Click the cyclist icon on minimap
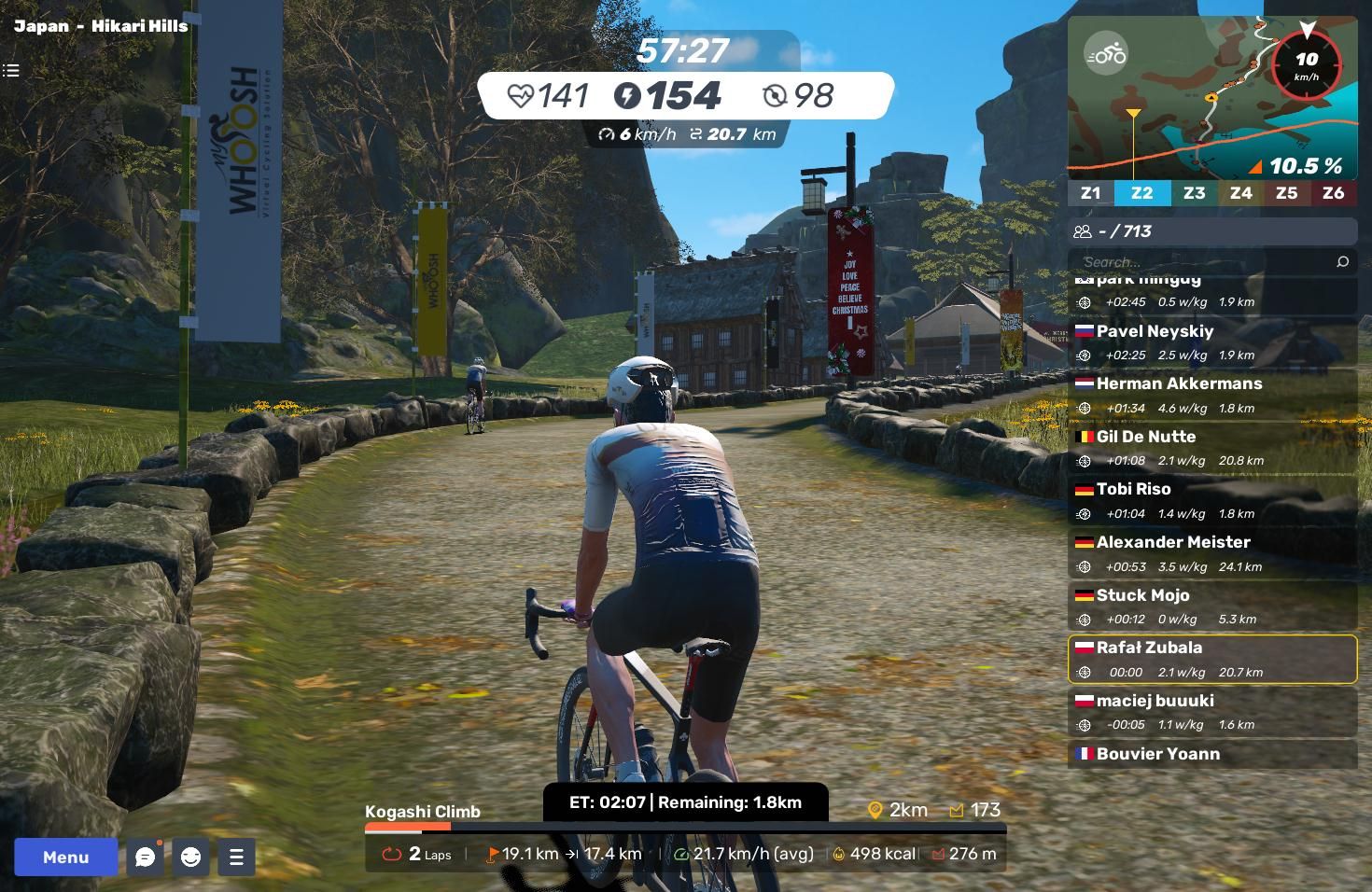 pyautogui.click(x=1106, y=54)
